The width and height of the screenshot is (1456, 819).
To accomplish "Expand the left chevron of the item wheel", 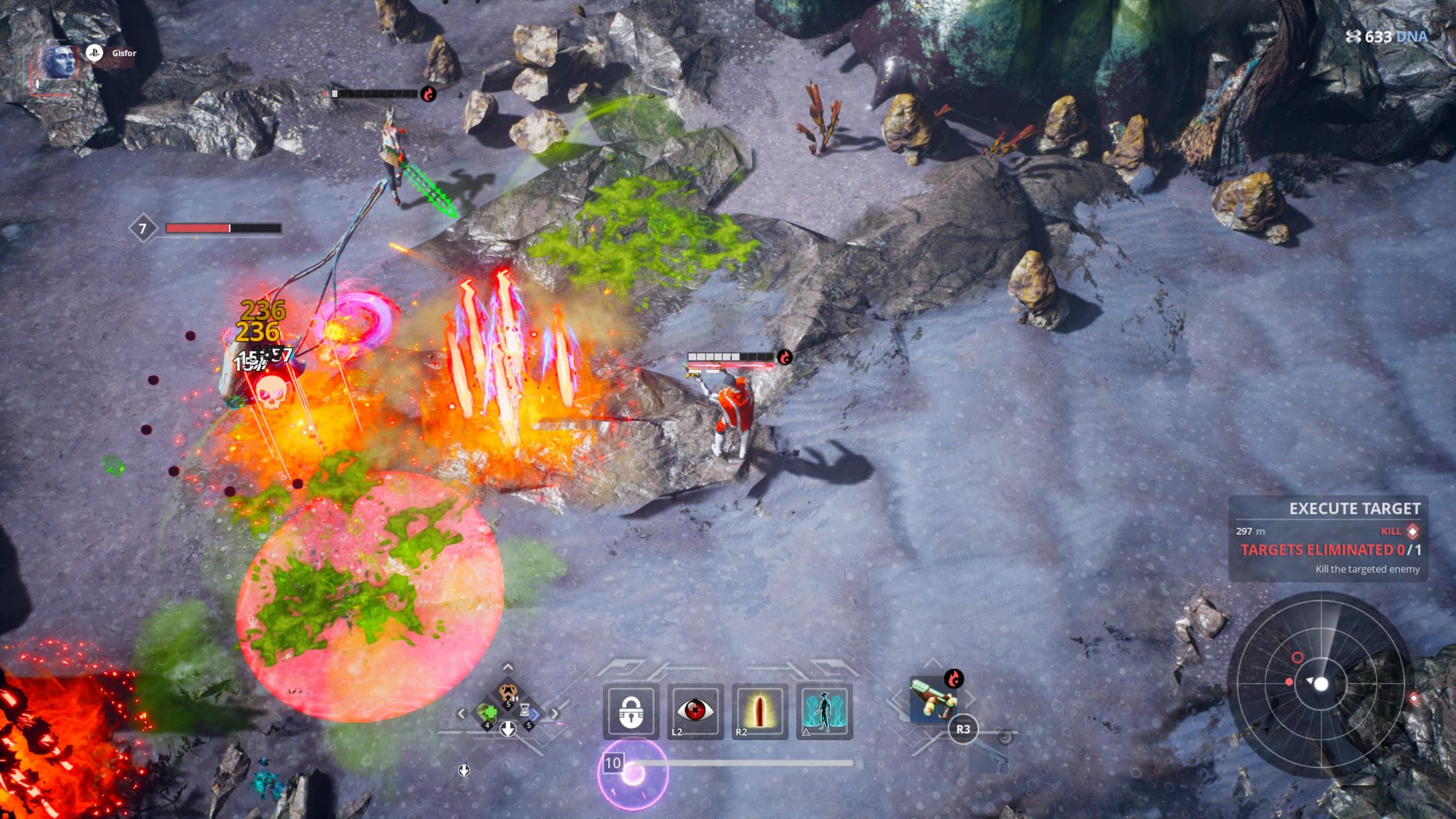I will [461, 713].
